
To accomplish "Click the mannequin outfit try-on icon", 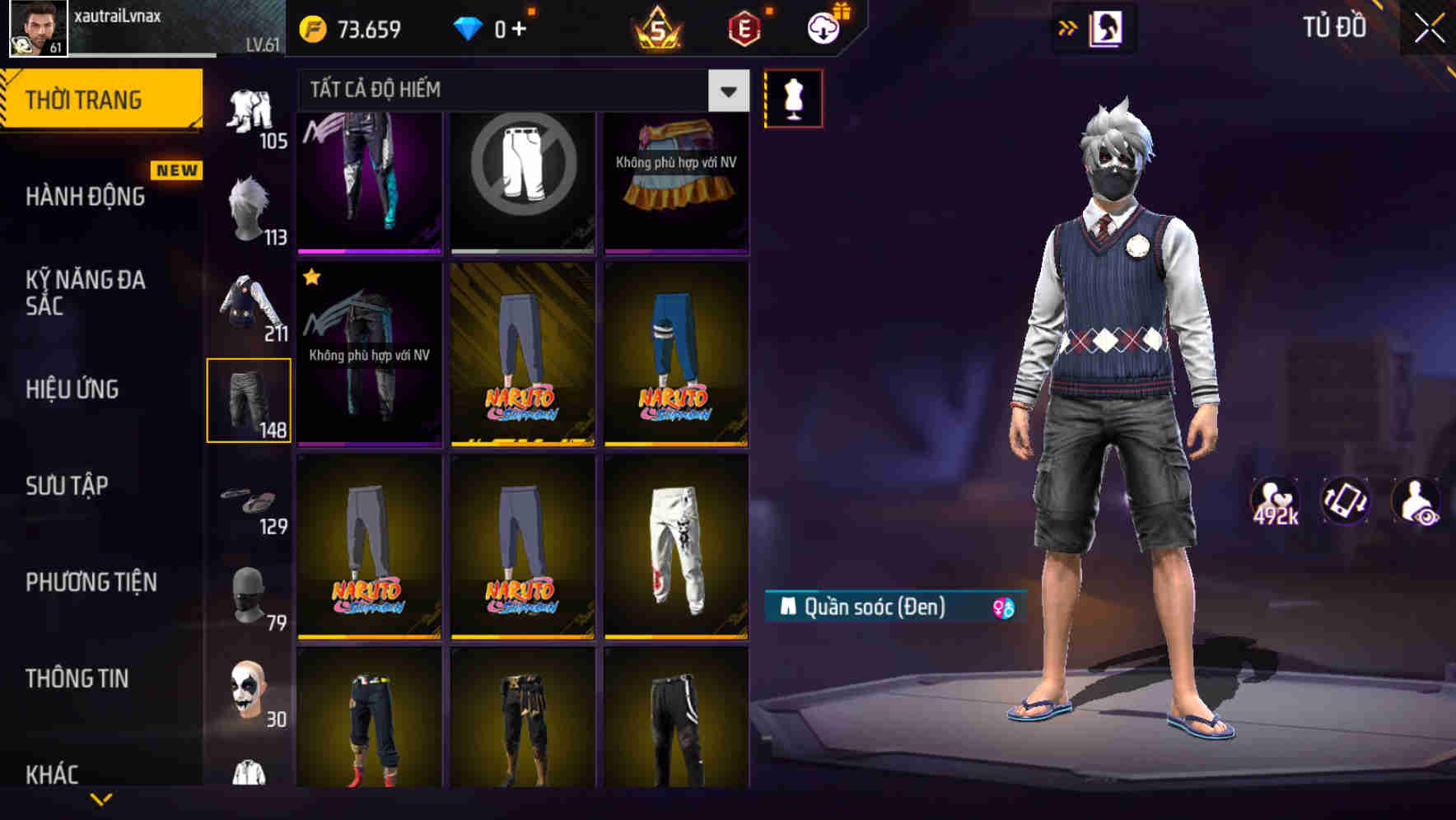I will [793, 99].
